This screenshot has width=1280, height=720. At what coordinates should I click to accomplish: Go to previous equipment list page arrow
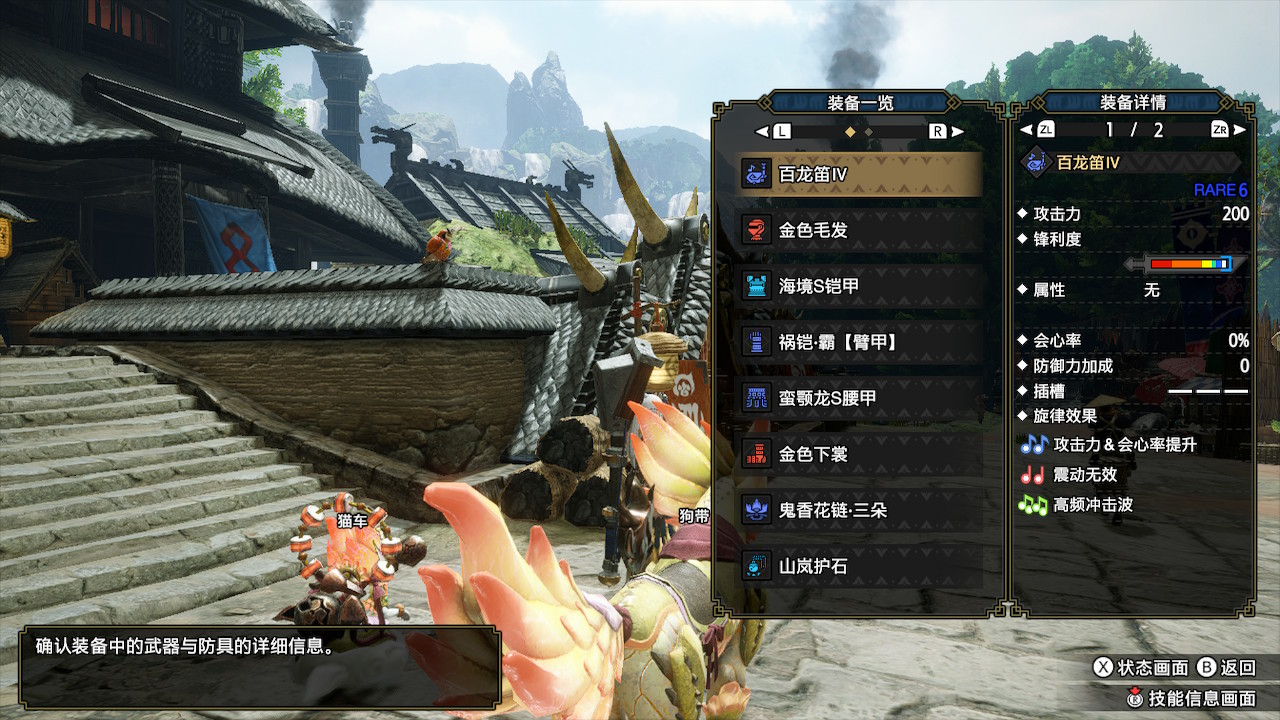coord(762,131)
